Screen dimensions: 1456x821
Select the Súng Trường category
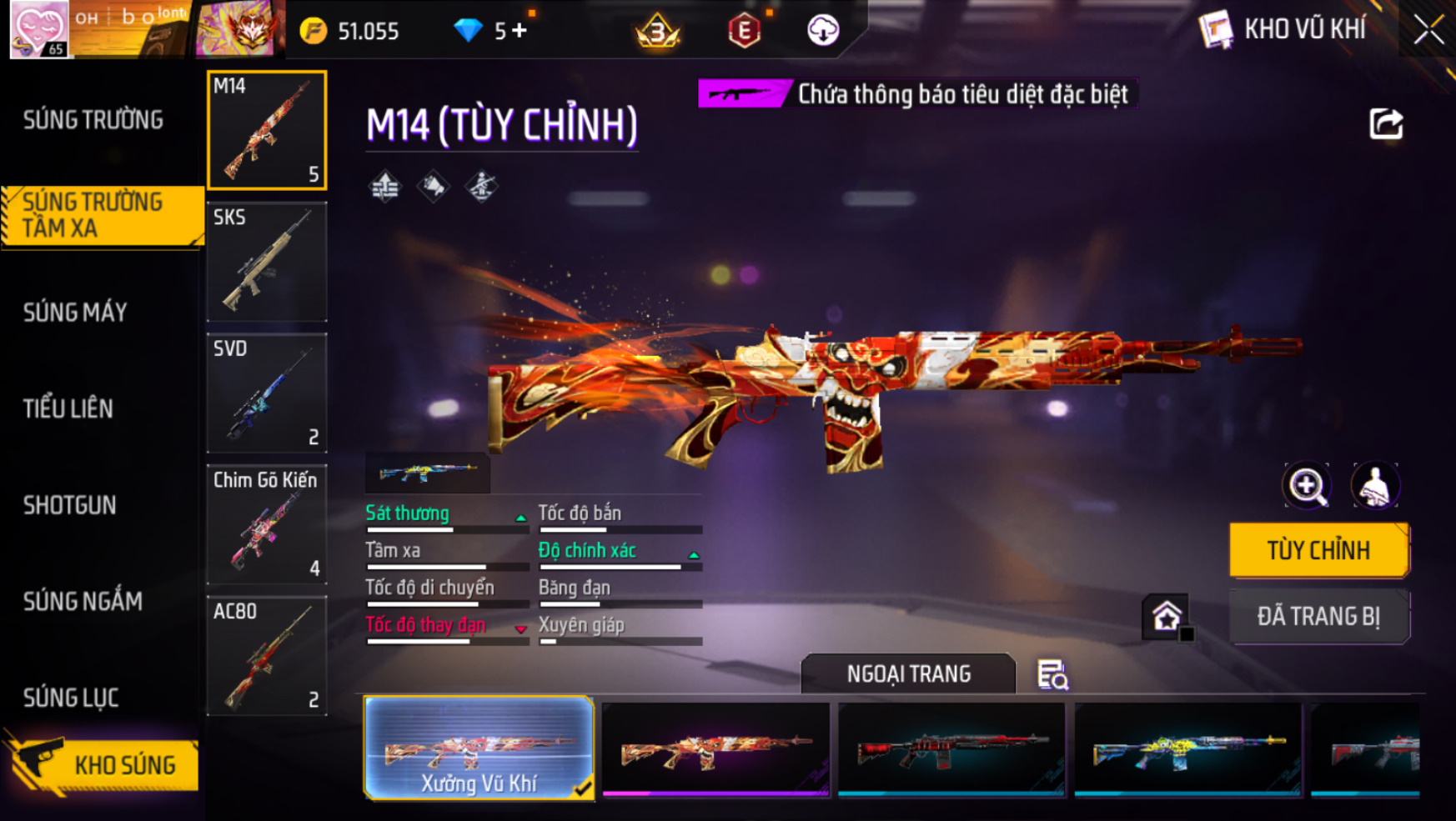(x=93, y=120)
